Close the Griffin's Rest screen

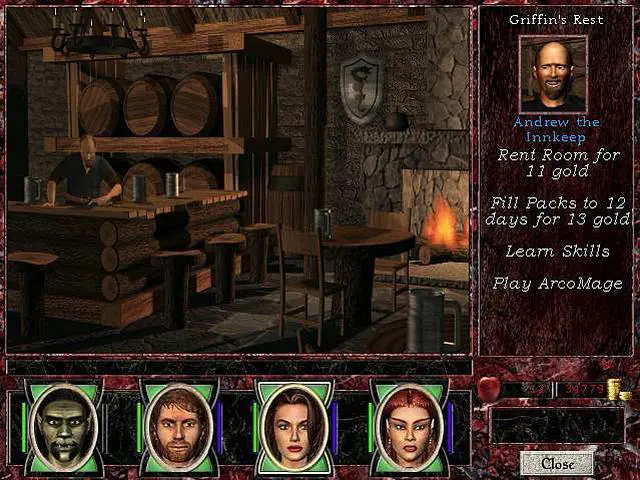click(x=557, y=464)
